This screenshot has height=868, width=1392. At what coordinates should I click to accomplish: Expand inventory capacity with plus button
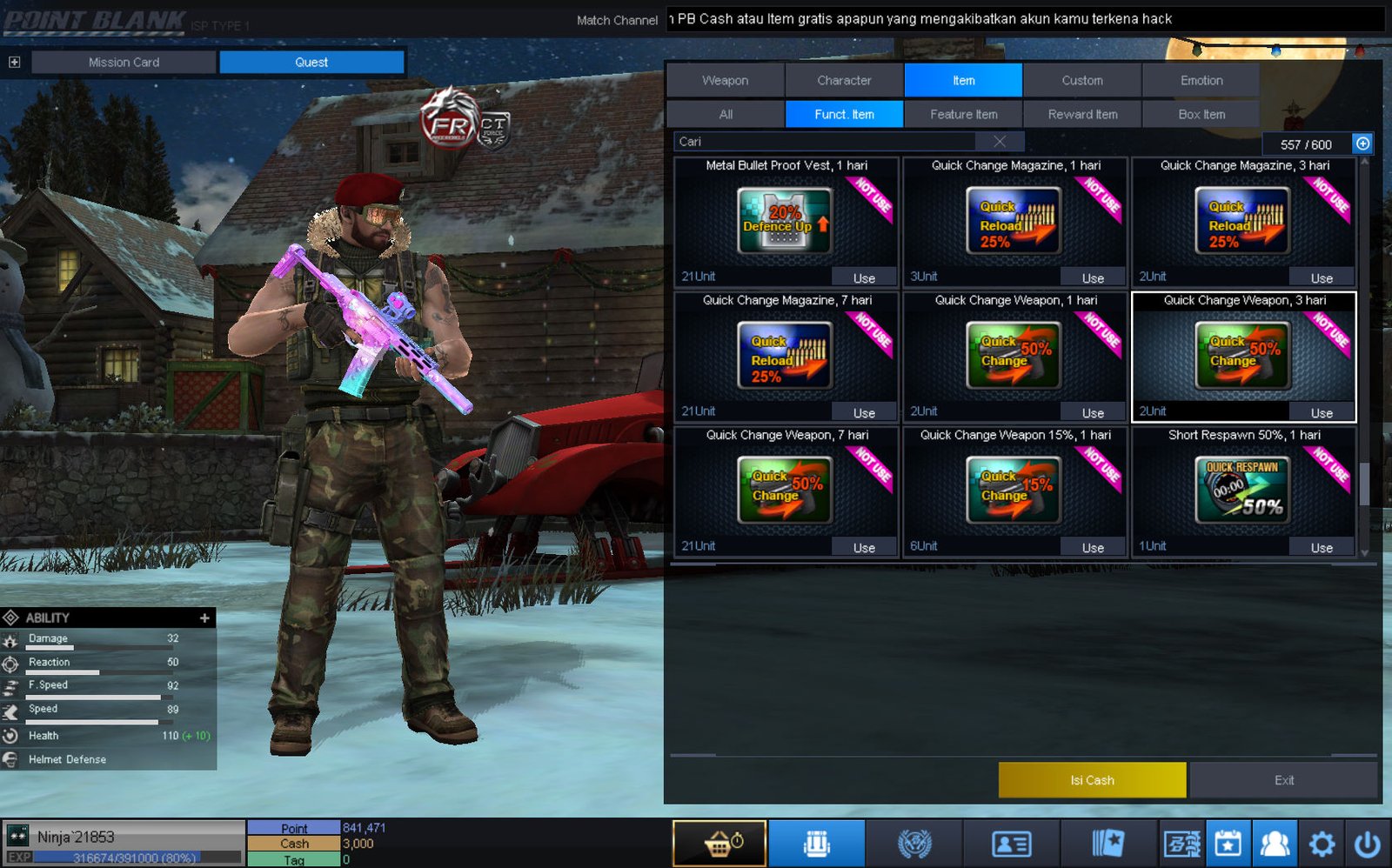(x=1362, y=144)
